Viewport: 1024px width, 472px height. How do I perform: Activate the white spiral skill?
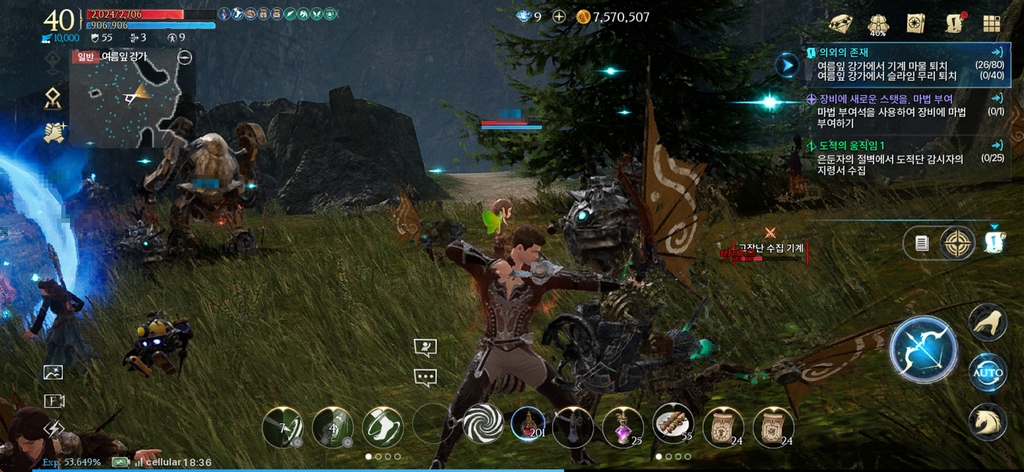[x=483, y=427]
